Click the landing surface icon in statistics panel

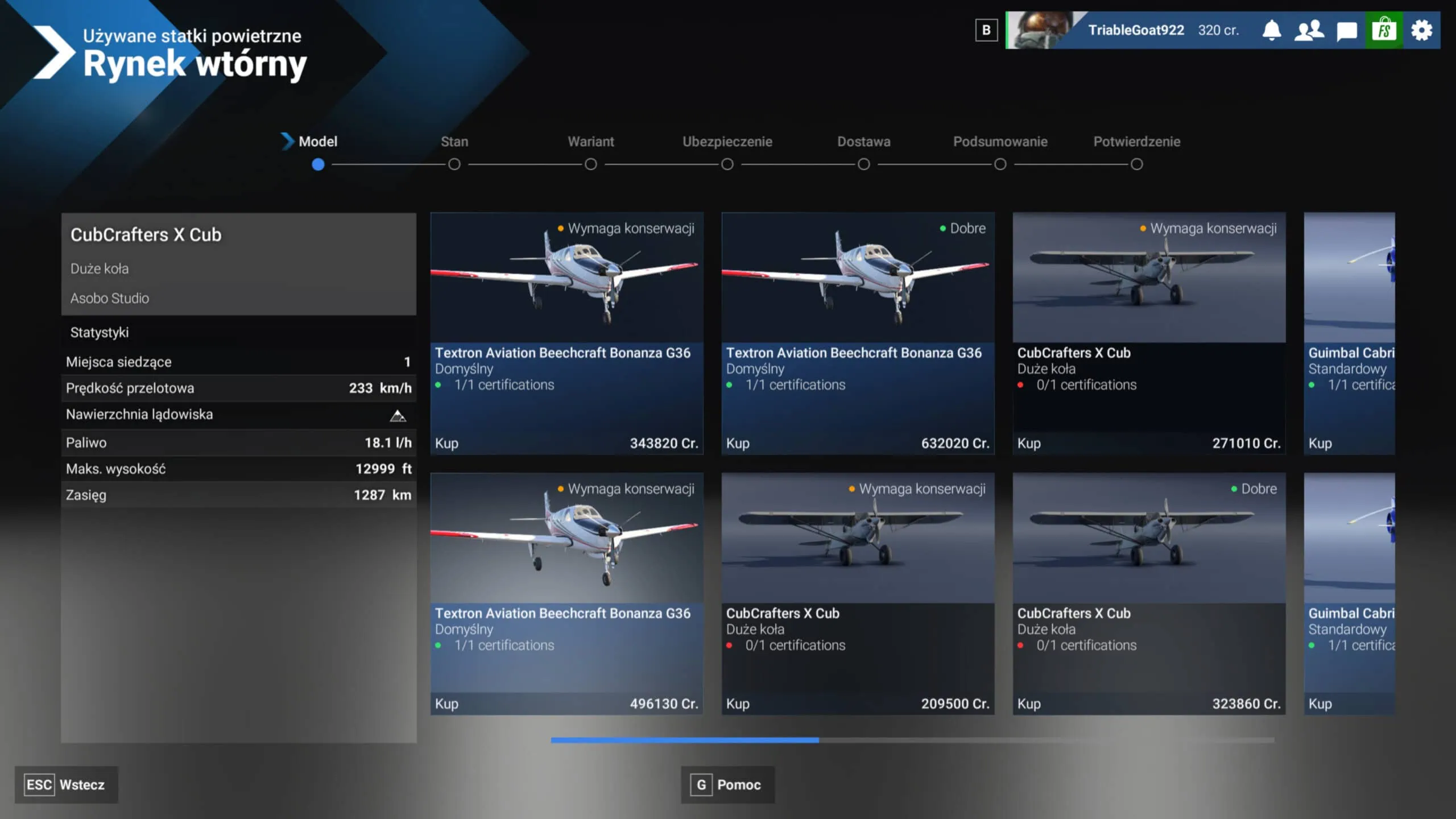398,415
